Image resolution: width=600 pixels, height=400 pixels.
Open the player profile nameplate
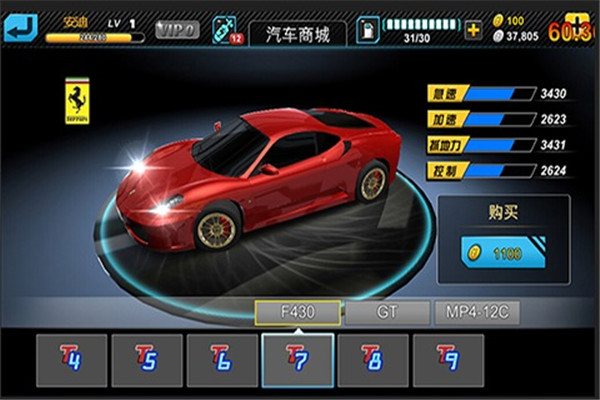[x=95, y=28]
